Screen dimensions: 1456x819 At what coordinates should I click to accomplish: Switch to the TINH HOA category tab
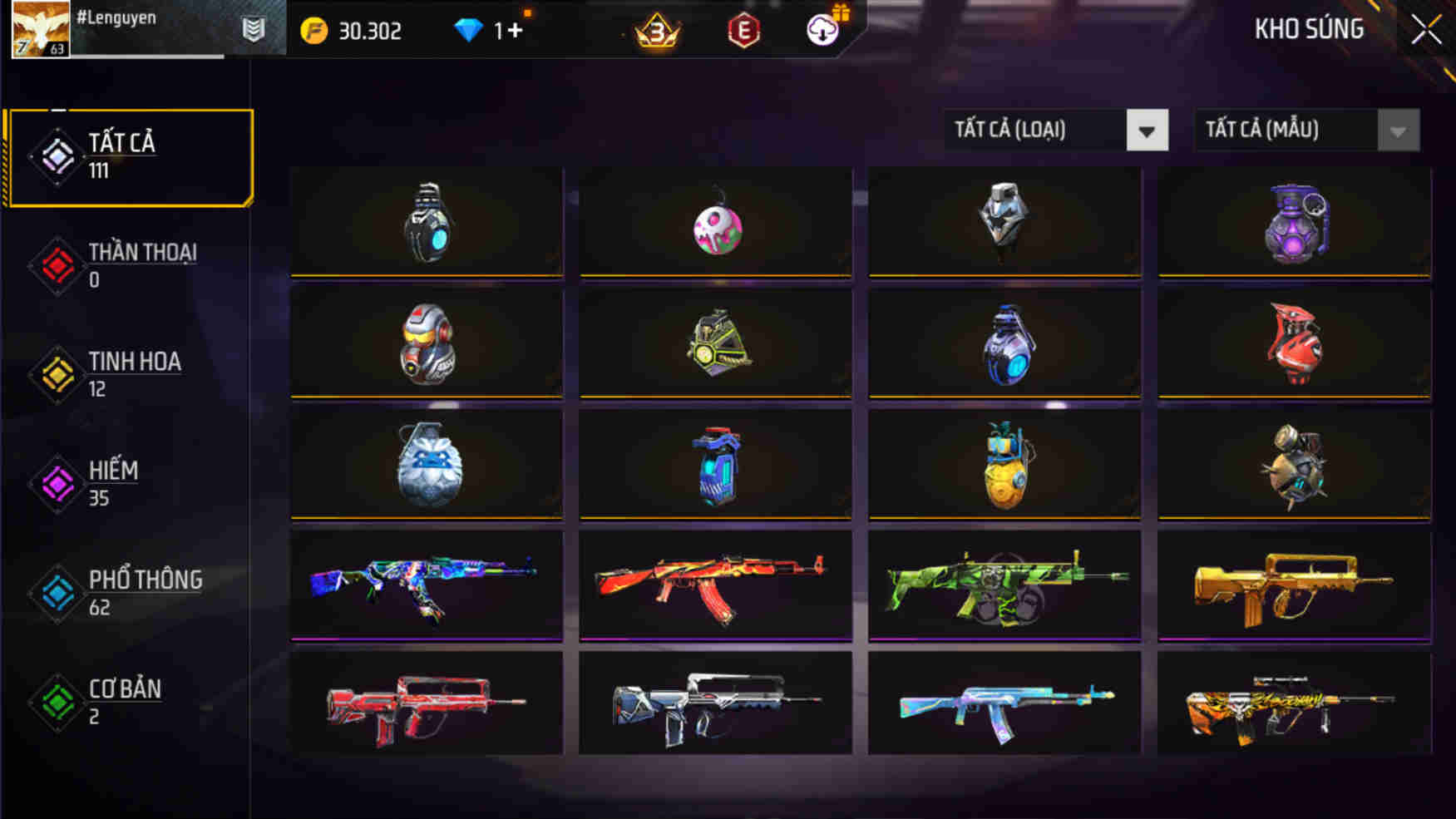136,362
